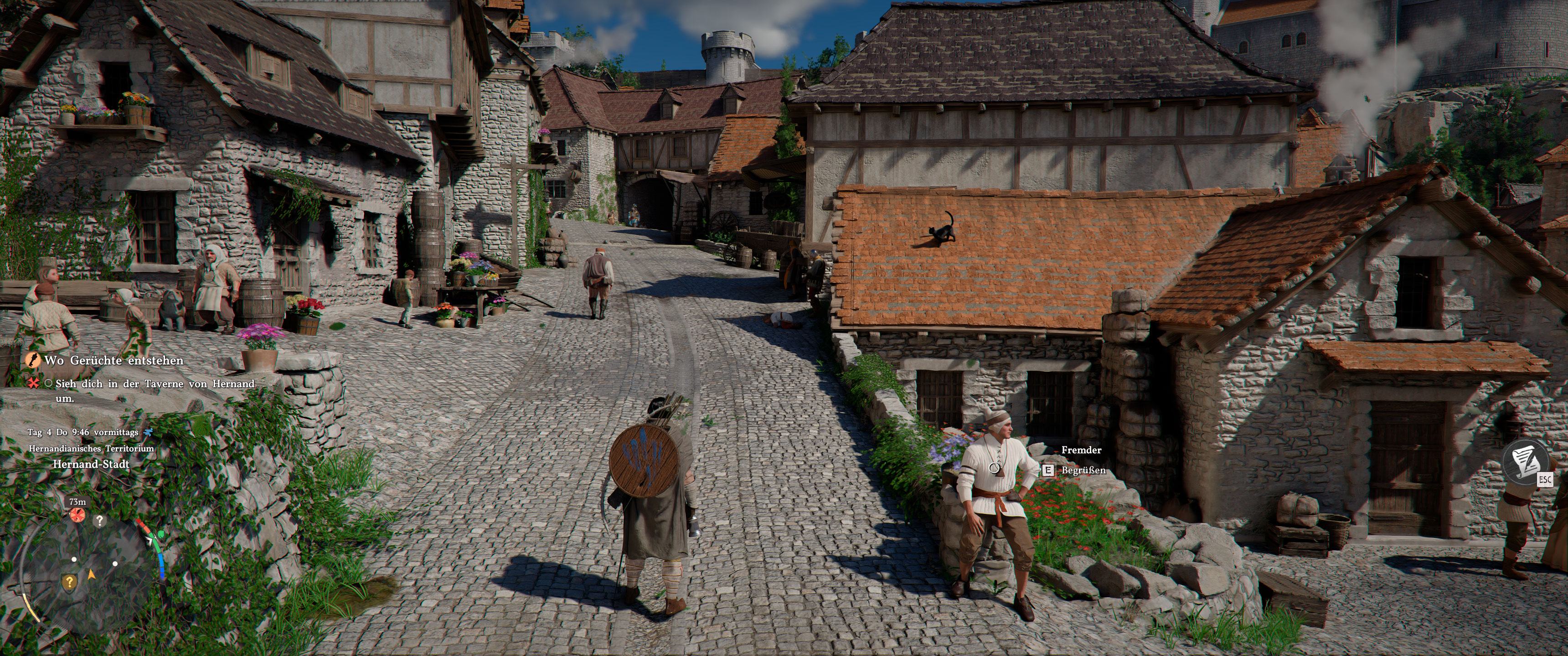Click the grey question mark marker on minimap

99,521
